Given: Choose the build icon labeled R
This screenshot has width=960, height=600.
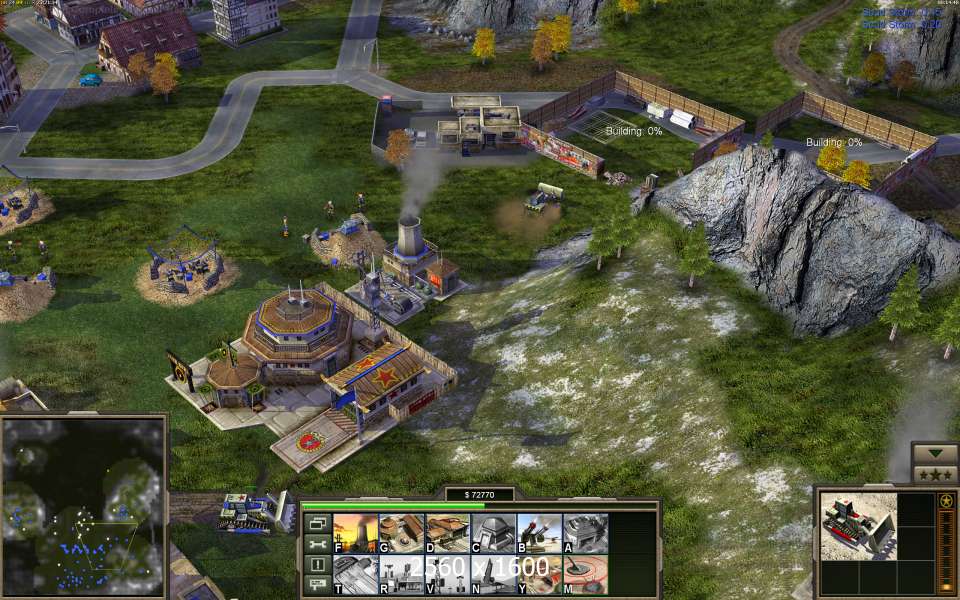Looking at the screenshot, I should click(x=400, y=575).
